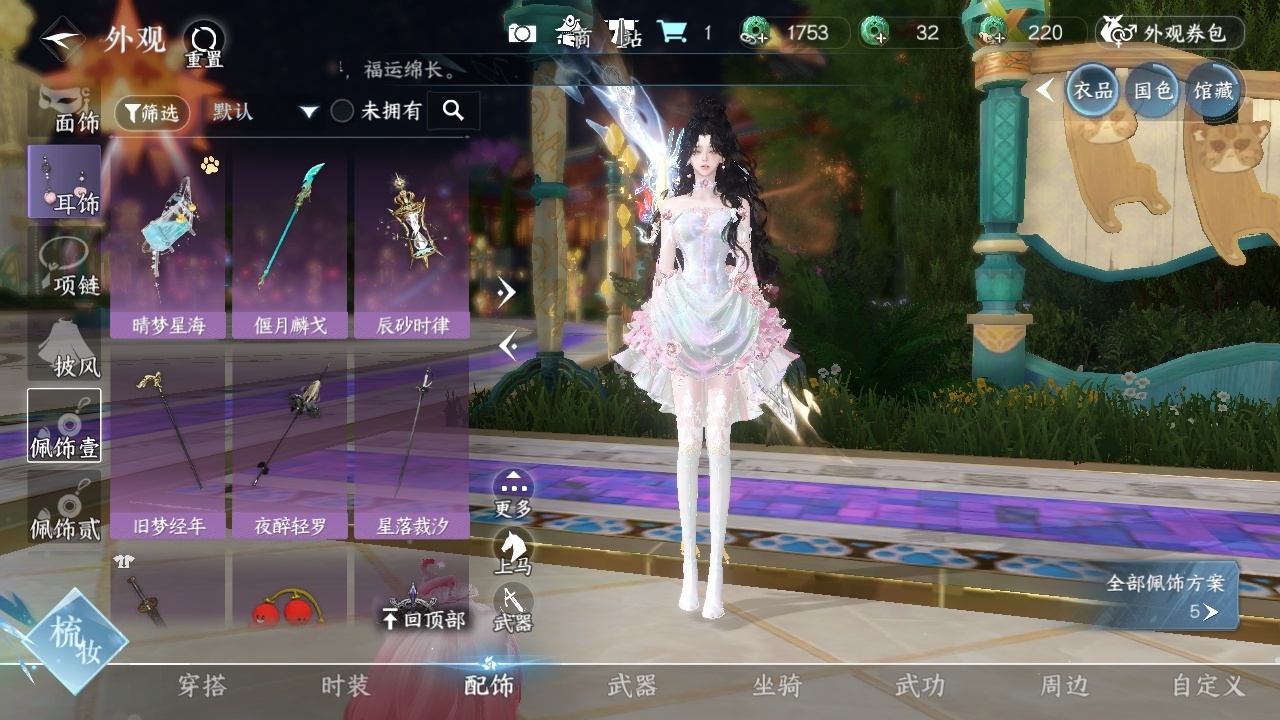Image resolution: width=1280 pixels, height=720 pixels.
Task: Open the 更多 options button
Action: click(x=513, y=492)
